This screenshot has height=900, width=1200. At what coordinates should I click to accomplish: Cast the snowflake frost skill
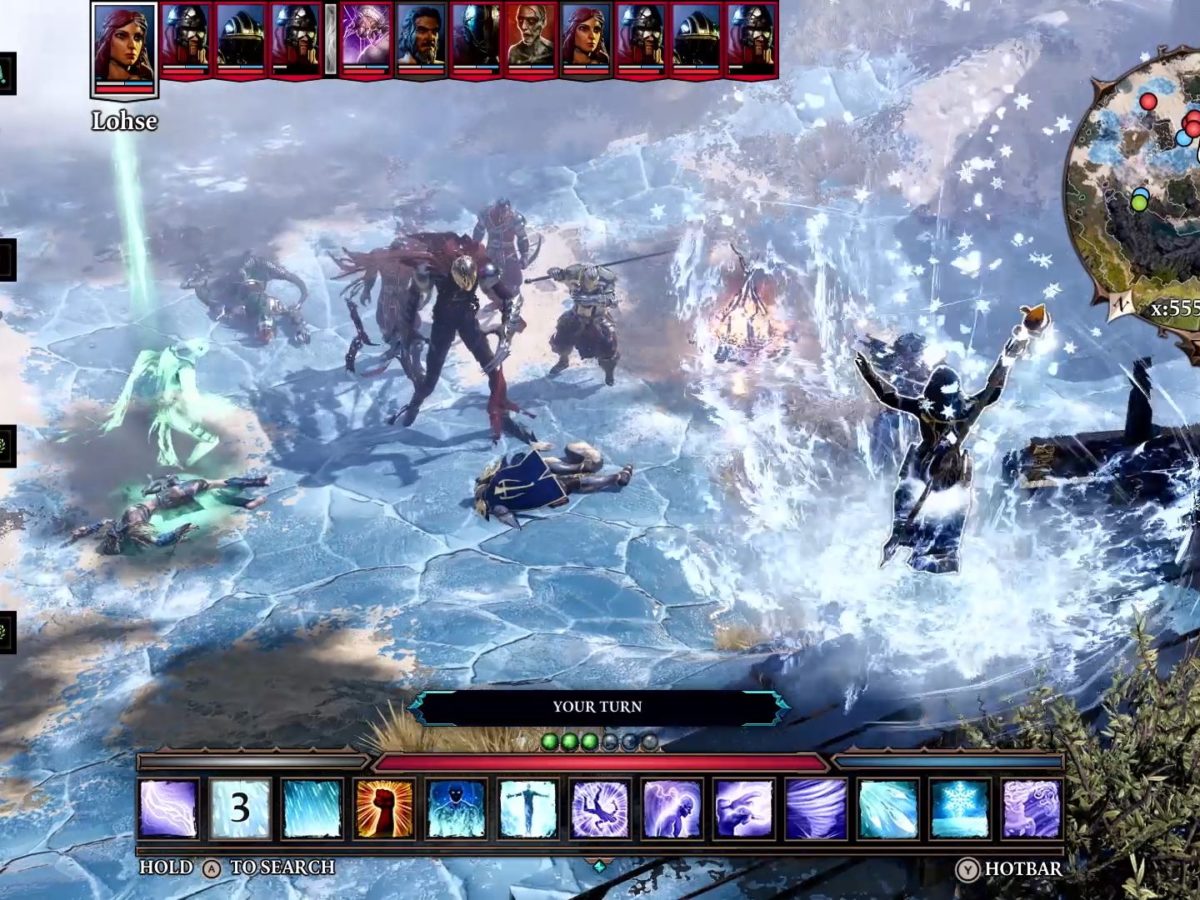click(960, 808)
